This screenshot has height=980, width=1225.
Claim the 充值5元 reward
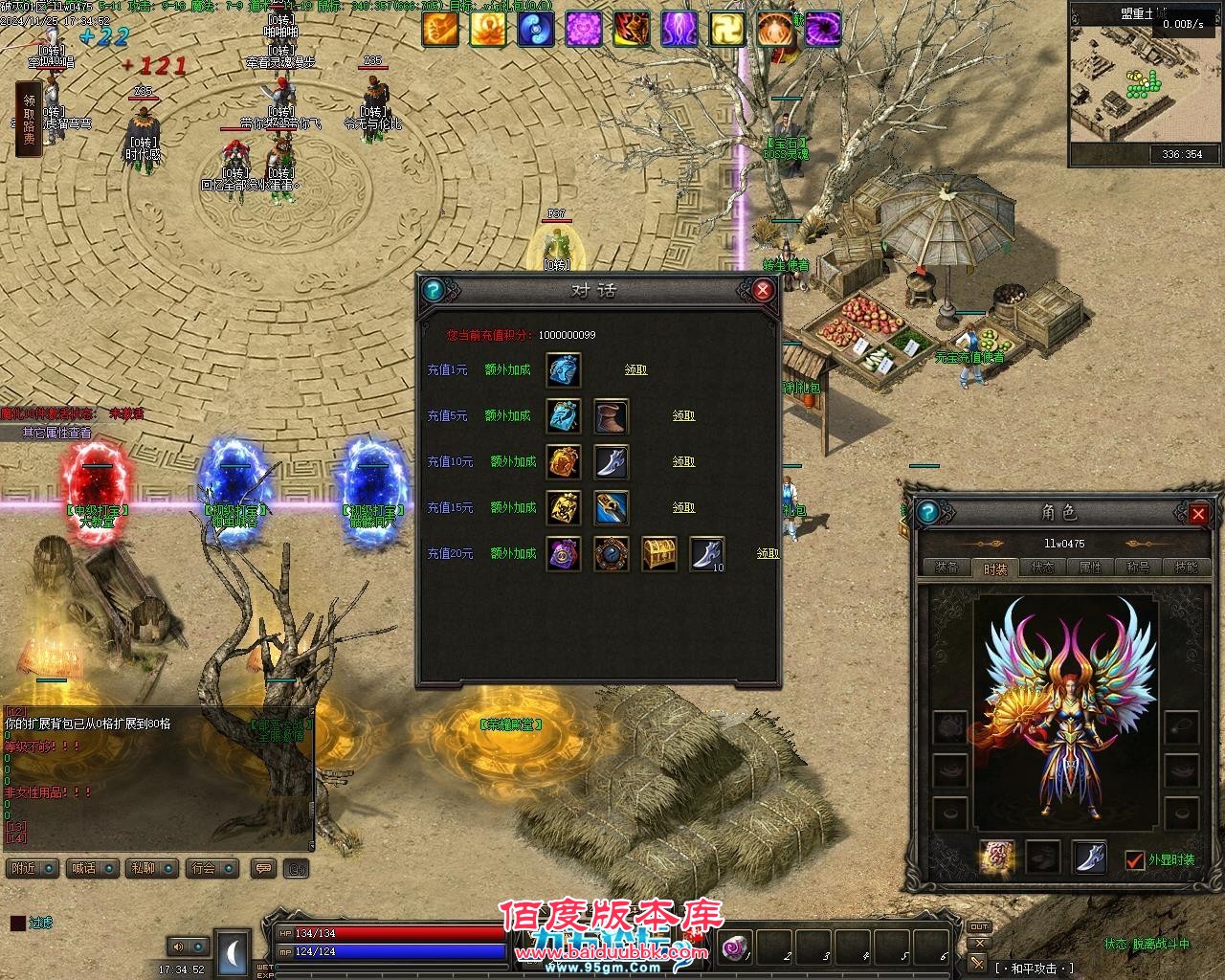683,415
